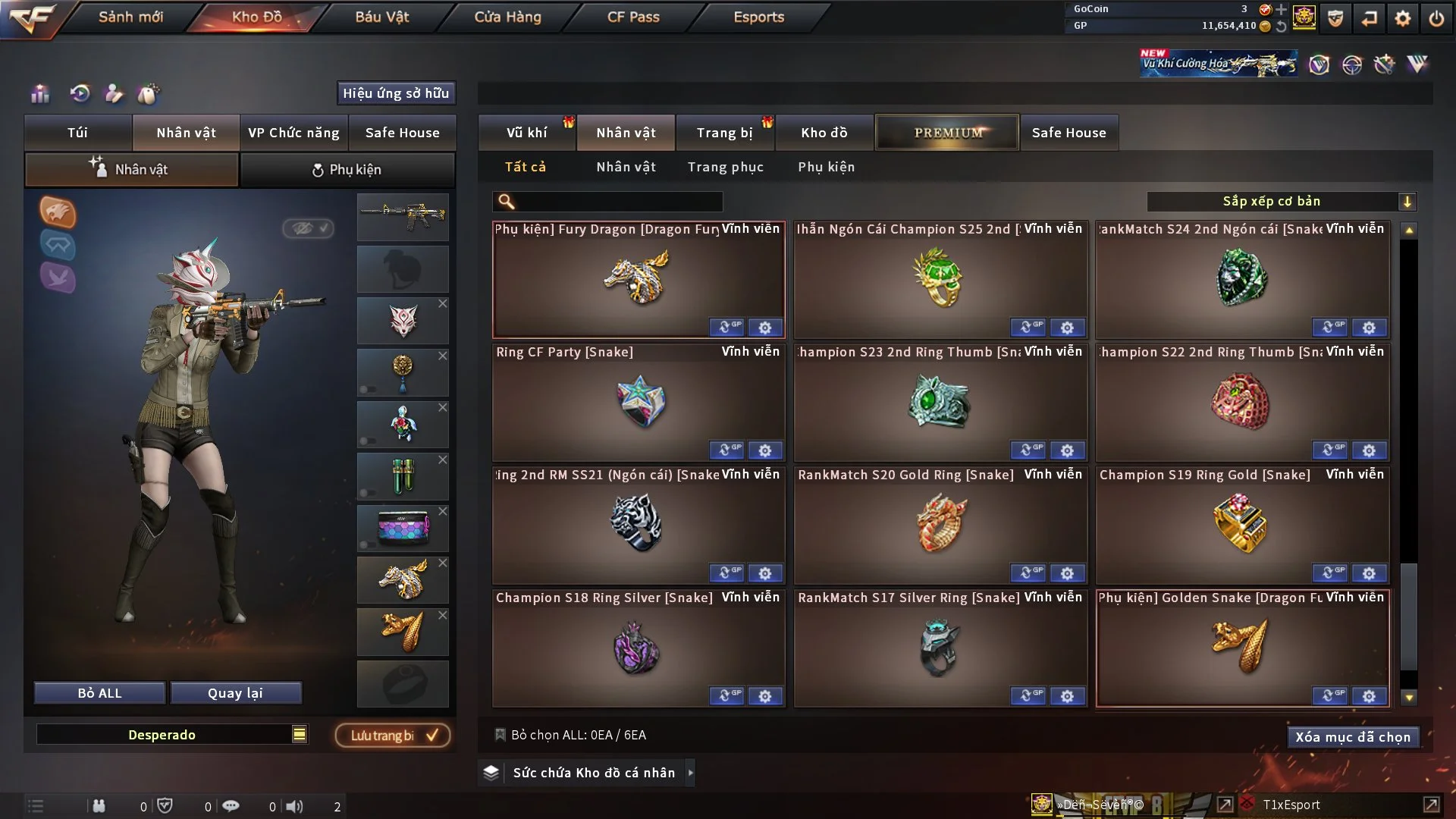Switch to the Vũ khí tab

click(x=526, y=133)
